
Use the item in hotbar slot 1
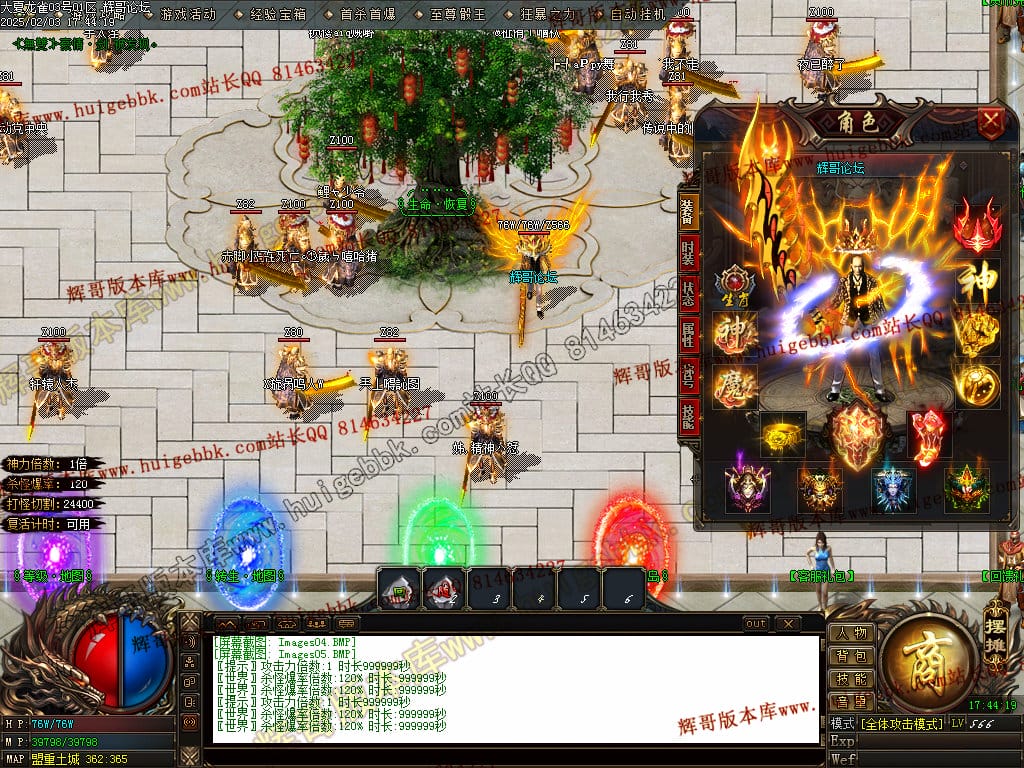[398, 589]
